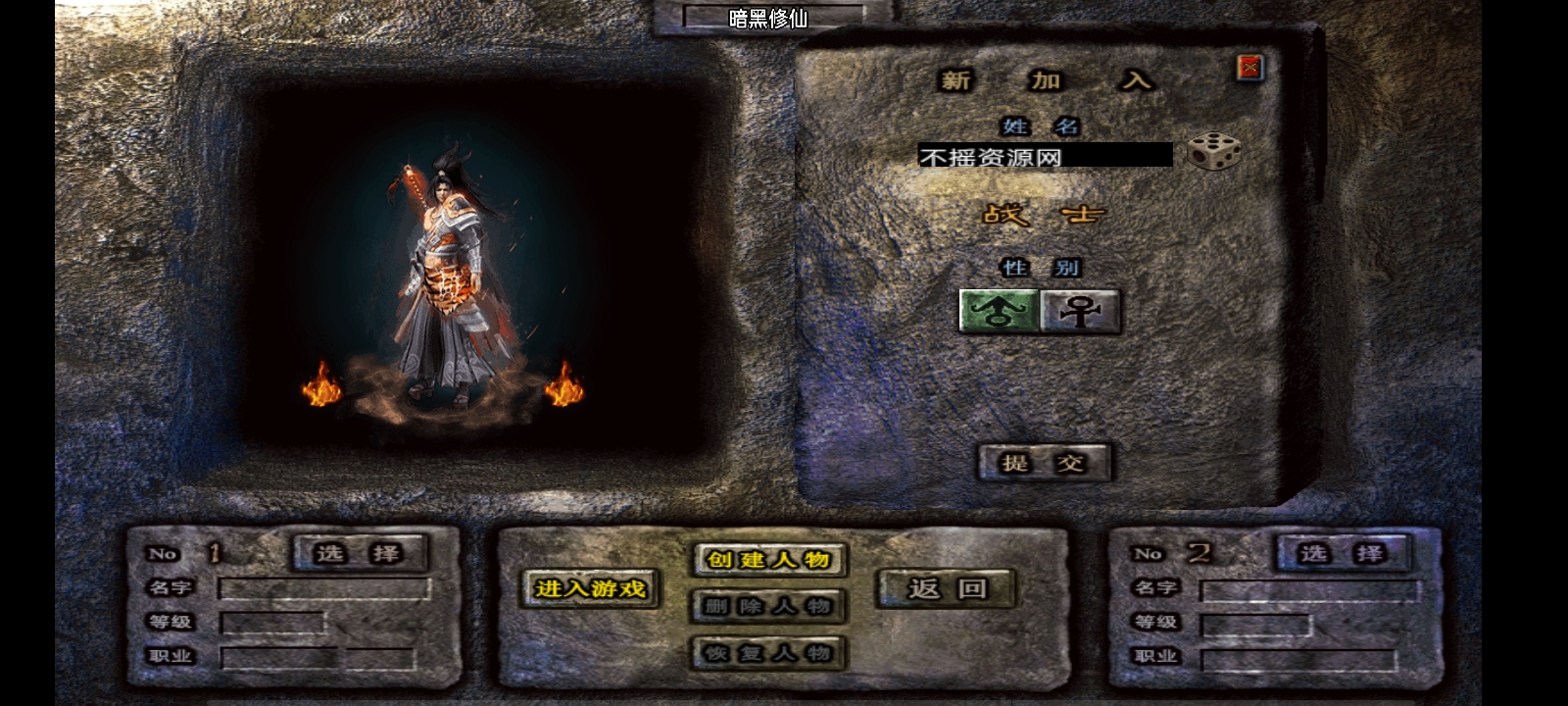Close the 新加入 character creation panel
The height and width of the screenshot is (706, 1568).
(x=1249, y=68)
